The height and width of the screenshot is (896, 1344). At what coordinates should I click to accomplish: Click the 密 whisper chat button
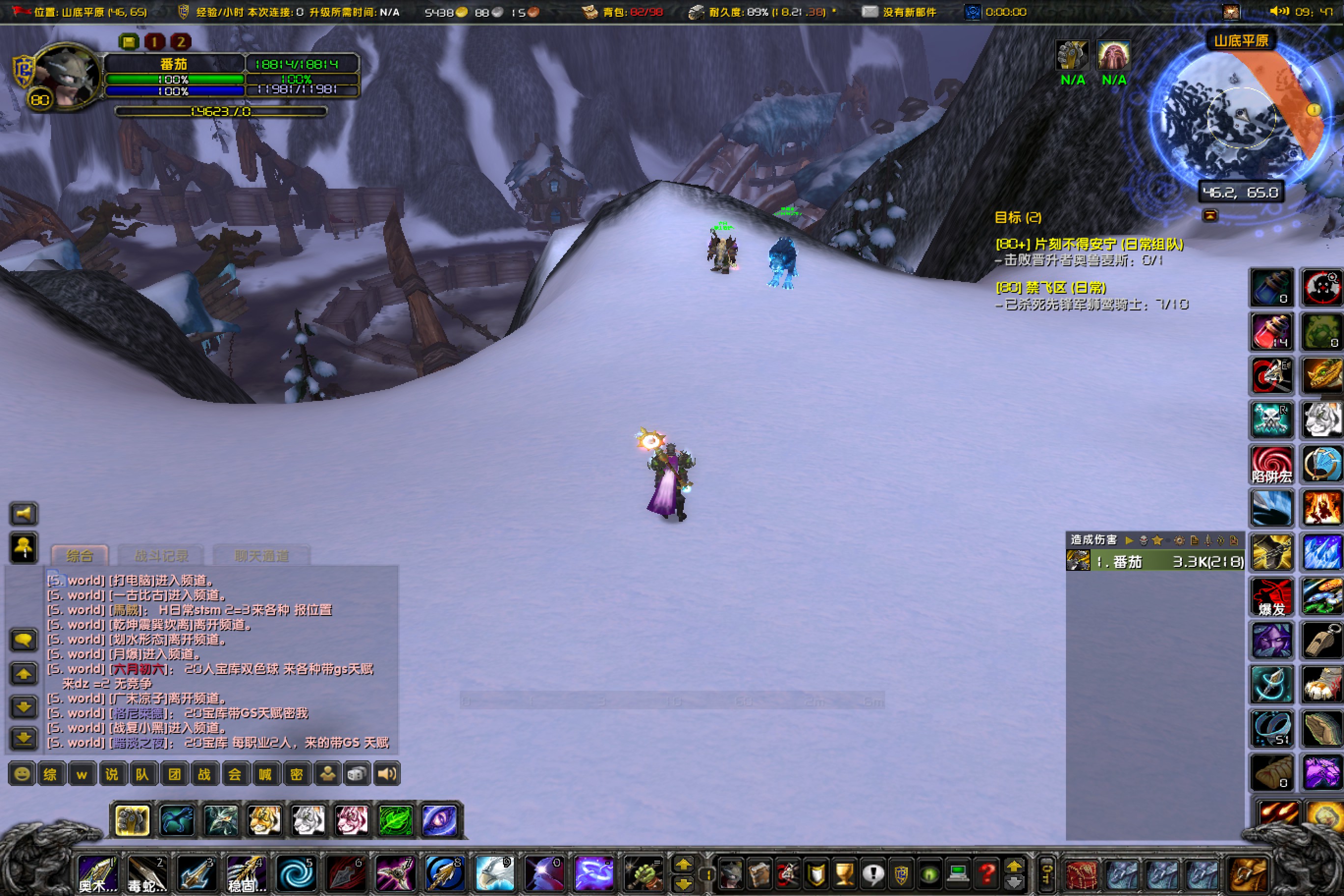click(x=296, y=774)
